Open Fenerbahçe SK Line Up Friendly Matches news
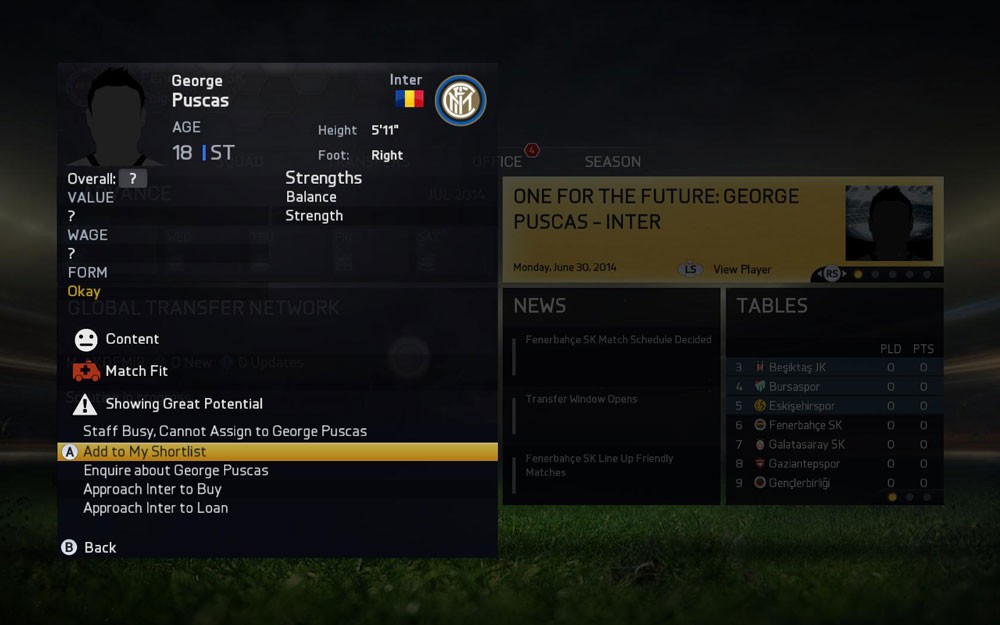Screen dimensions: 1000x625 click(599, 465)
